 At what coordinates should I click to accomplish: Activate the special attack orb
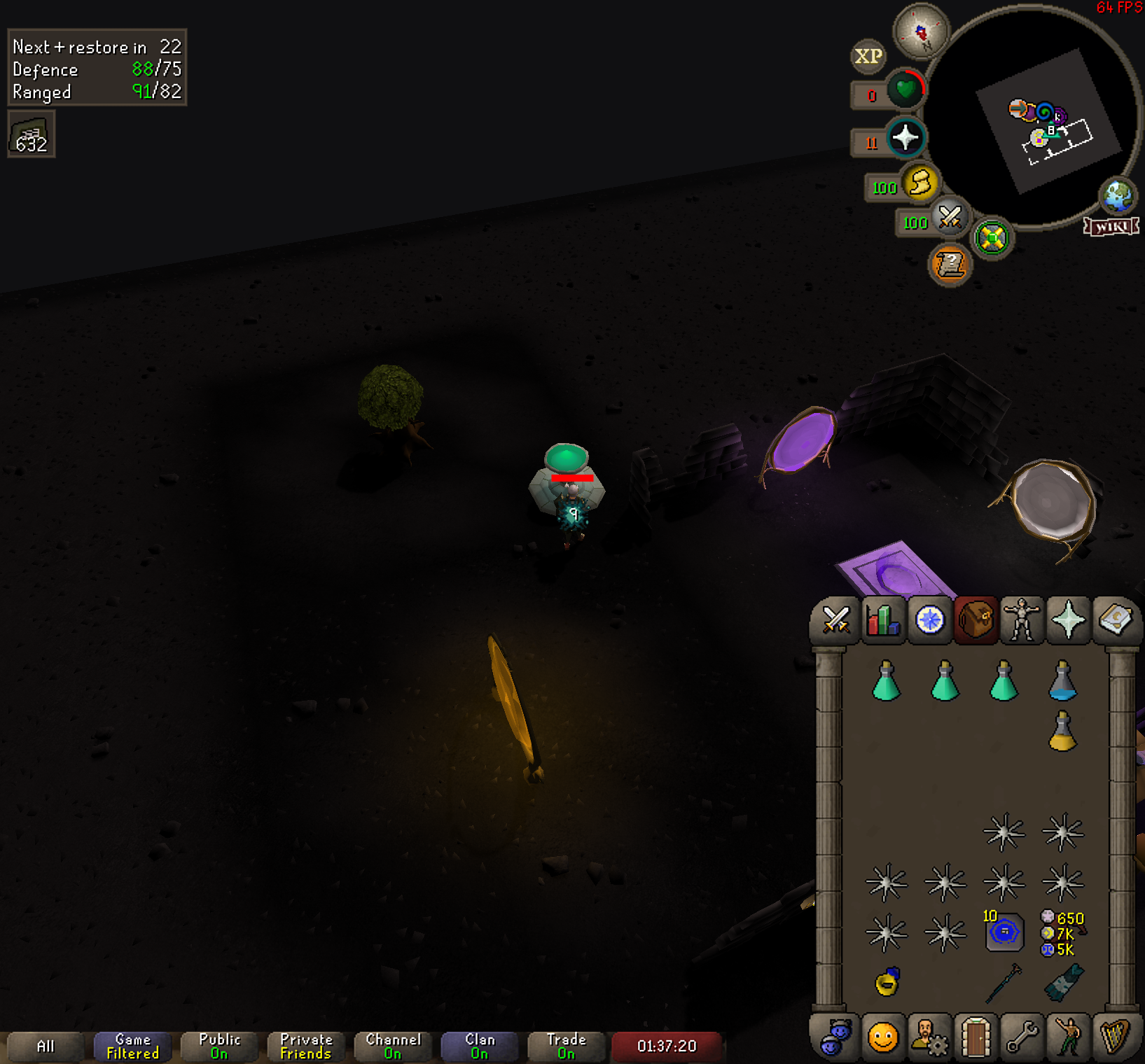pyautogui.click(x=950, y=218)
